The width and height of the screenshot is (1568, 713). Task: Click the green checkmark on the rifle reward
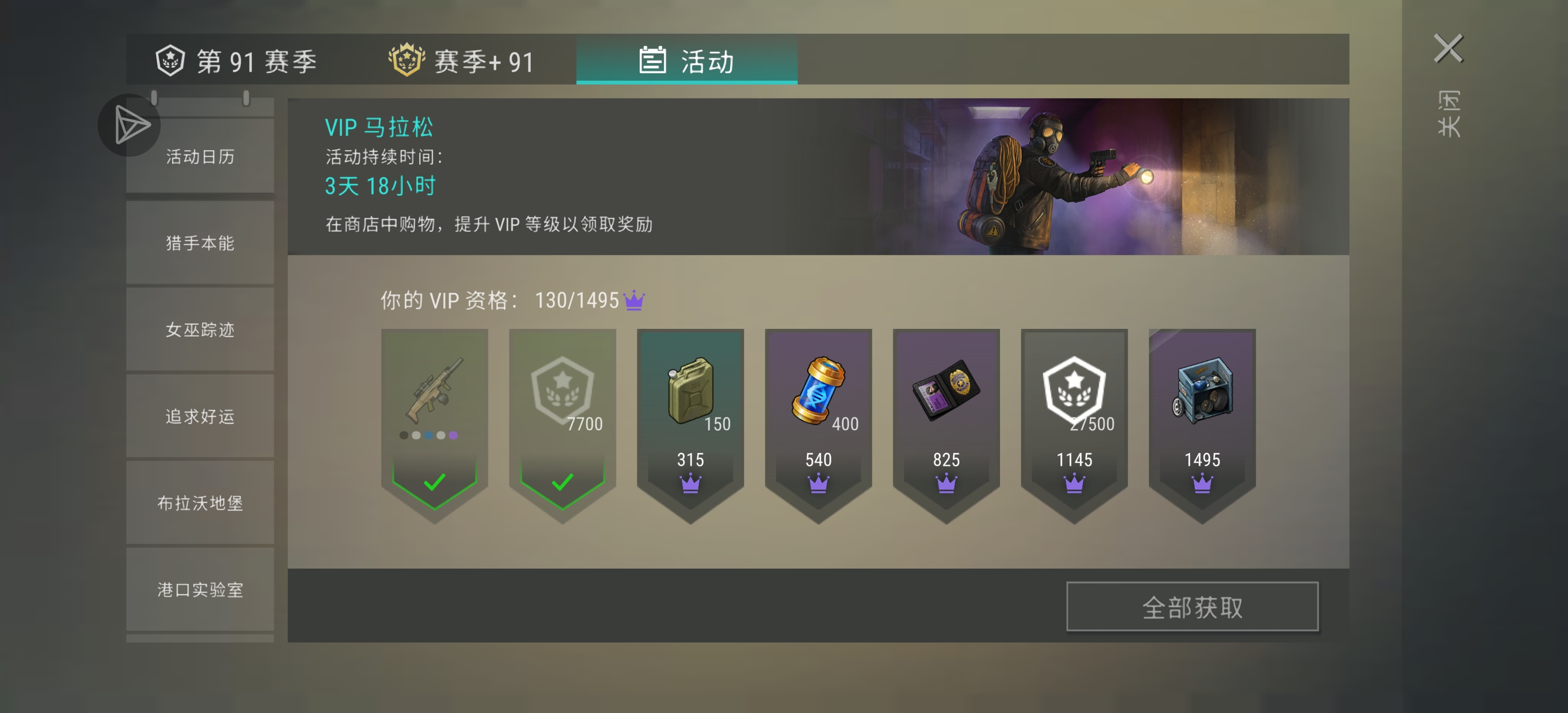coord(434,483)
